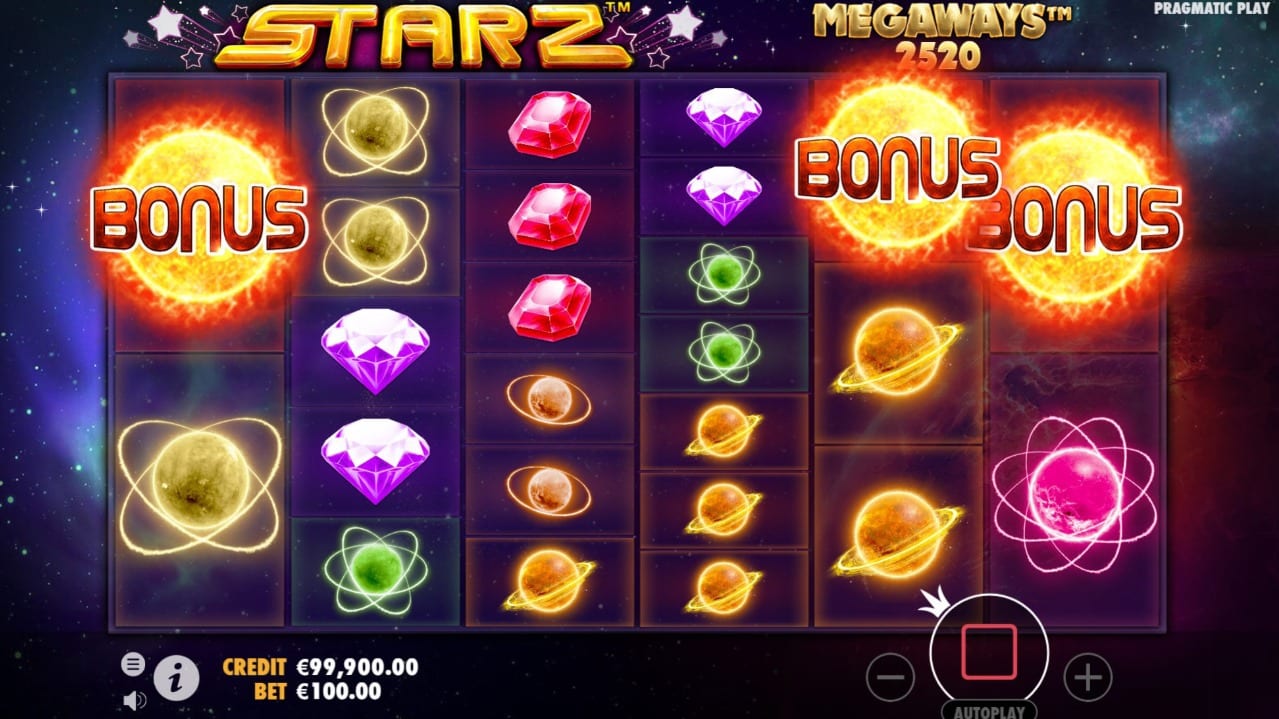Increase the bet with the plus button
The image size is (1279, 719).
[1087, 678]
